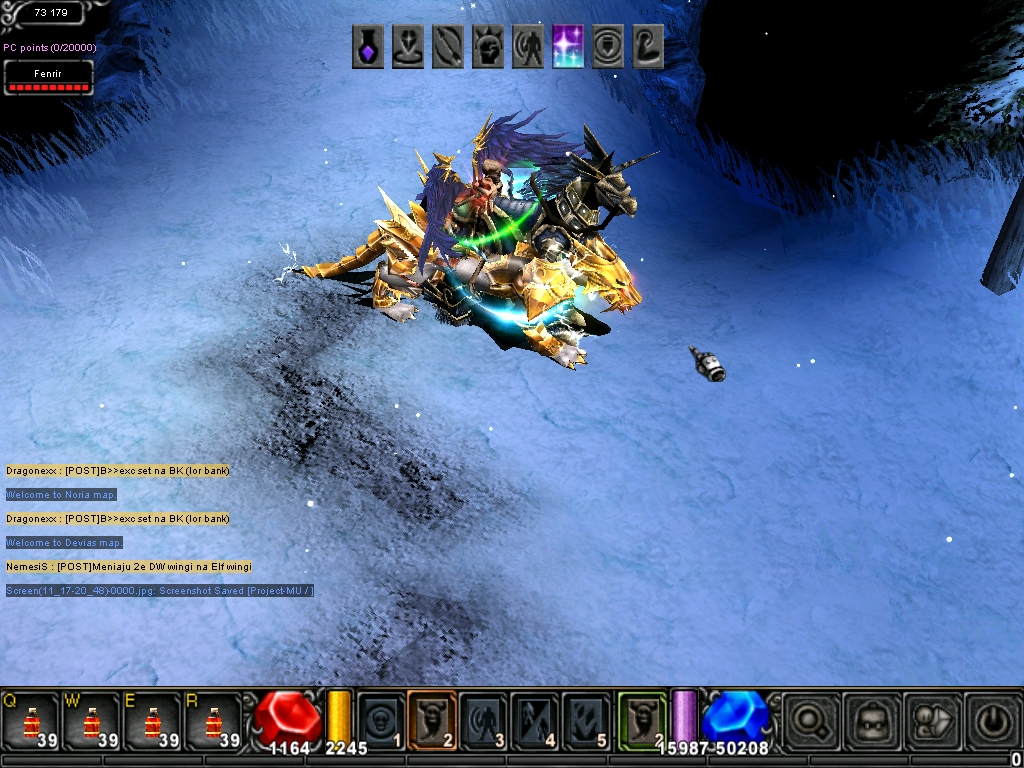The width and height of the screenshot is (1024, 768).
Task: Activate skill slot 5 on hotbar
Action: (585, 720)
